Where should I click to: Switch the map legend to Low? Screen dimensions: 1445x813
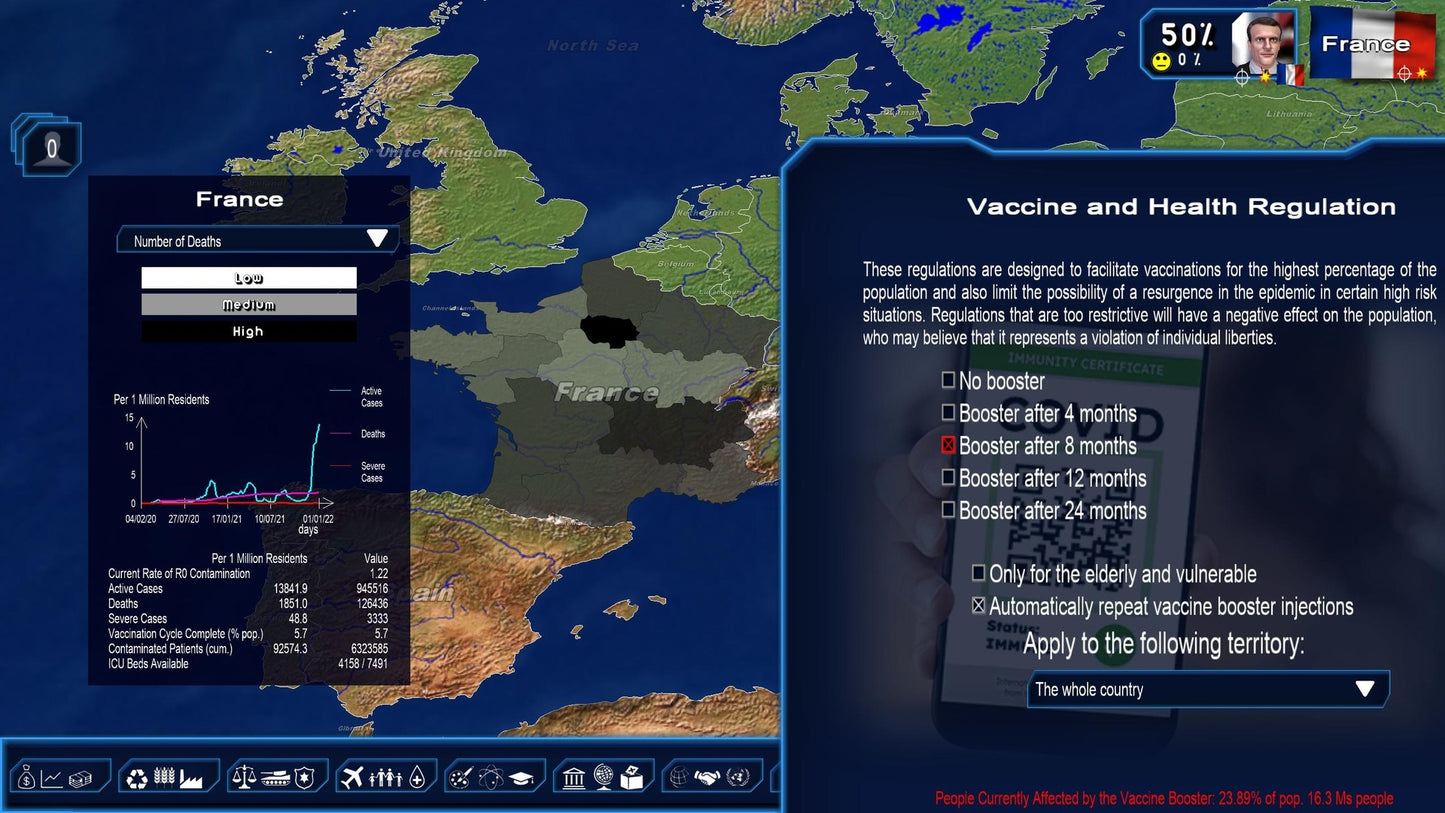[x=249, y=277]
